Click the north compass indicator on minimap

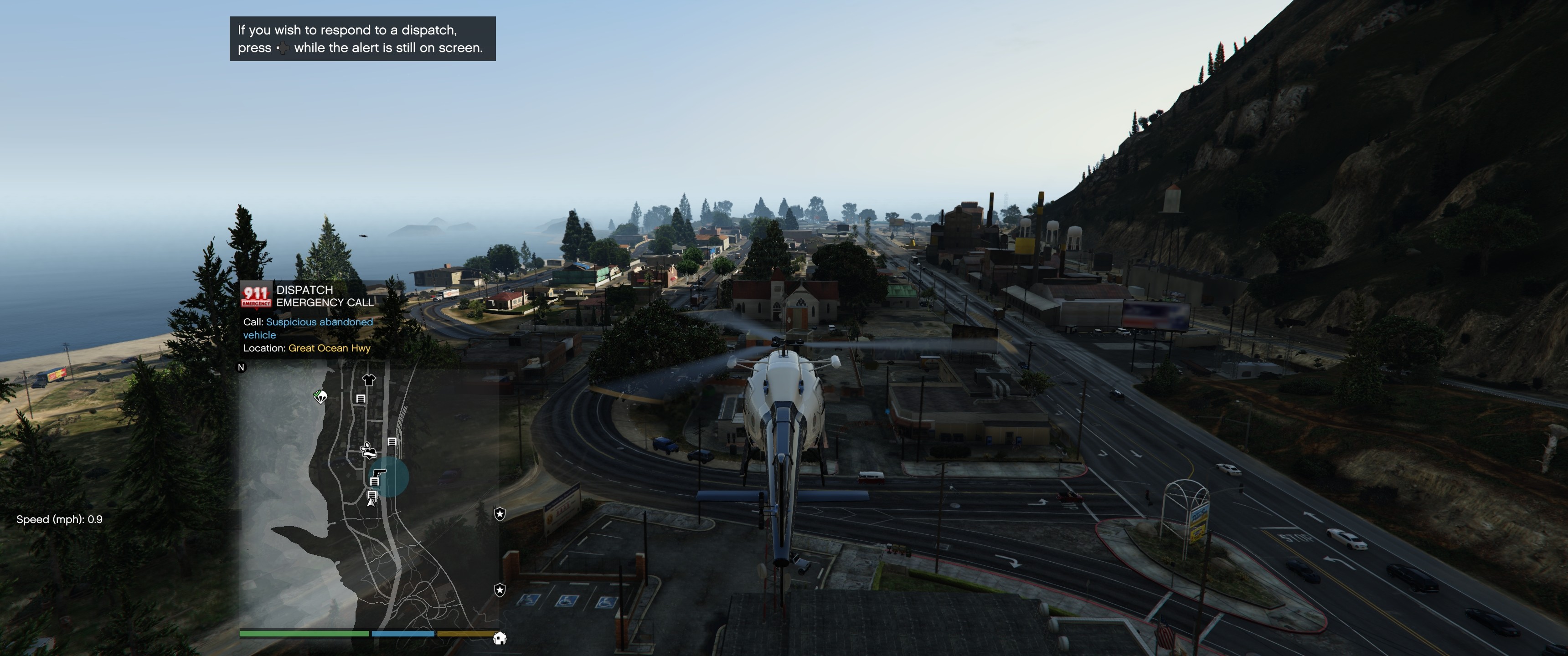coord(241,367)
